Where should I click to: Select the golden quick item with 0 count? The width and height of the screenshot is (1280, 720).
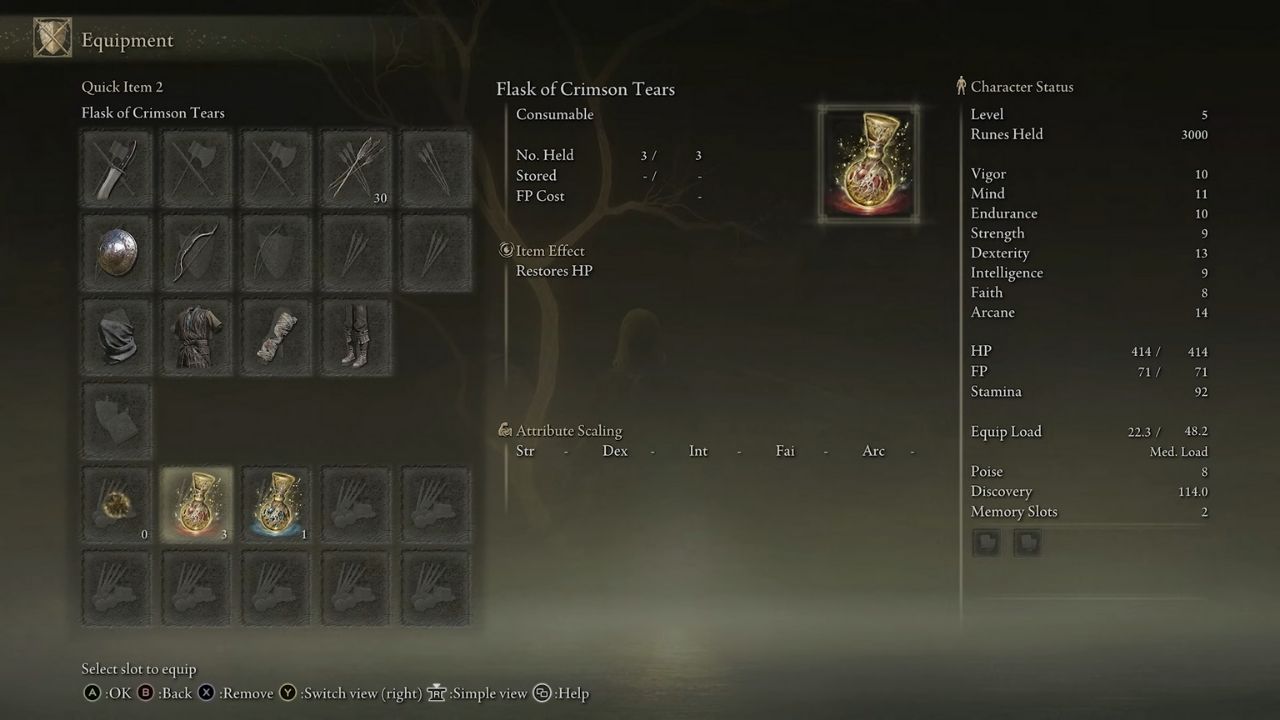coord(117,505)
